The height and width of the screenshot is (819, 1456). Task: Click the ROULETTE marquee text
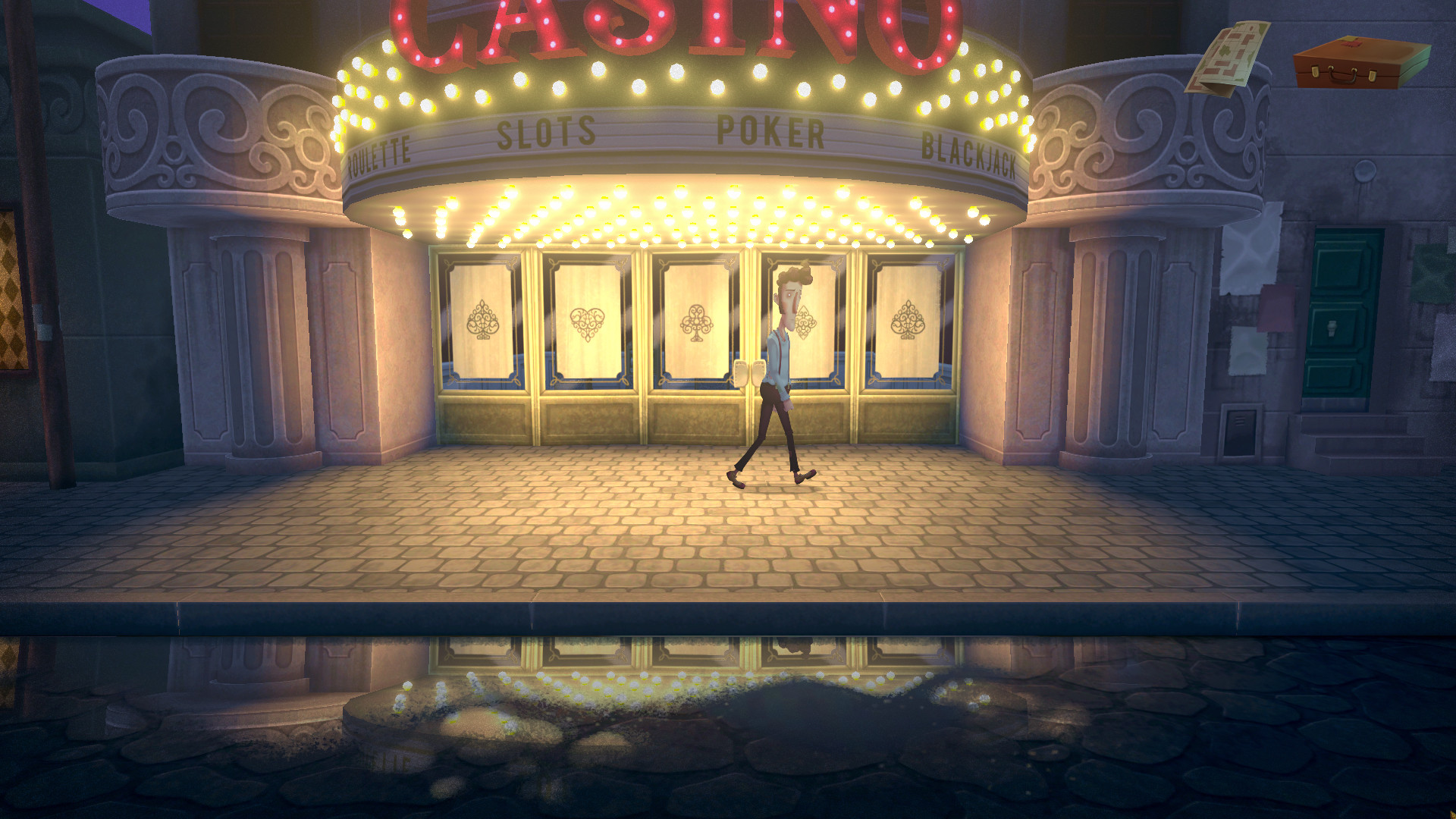(379, 154)
